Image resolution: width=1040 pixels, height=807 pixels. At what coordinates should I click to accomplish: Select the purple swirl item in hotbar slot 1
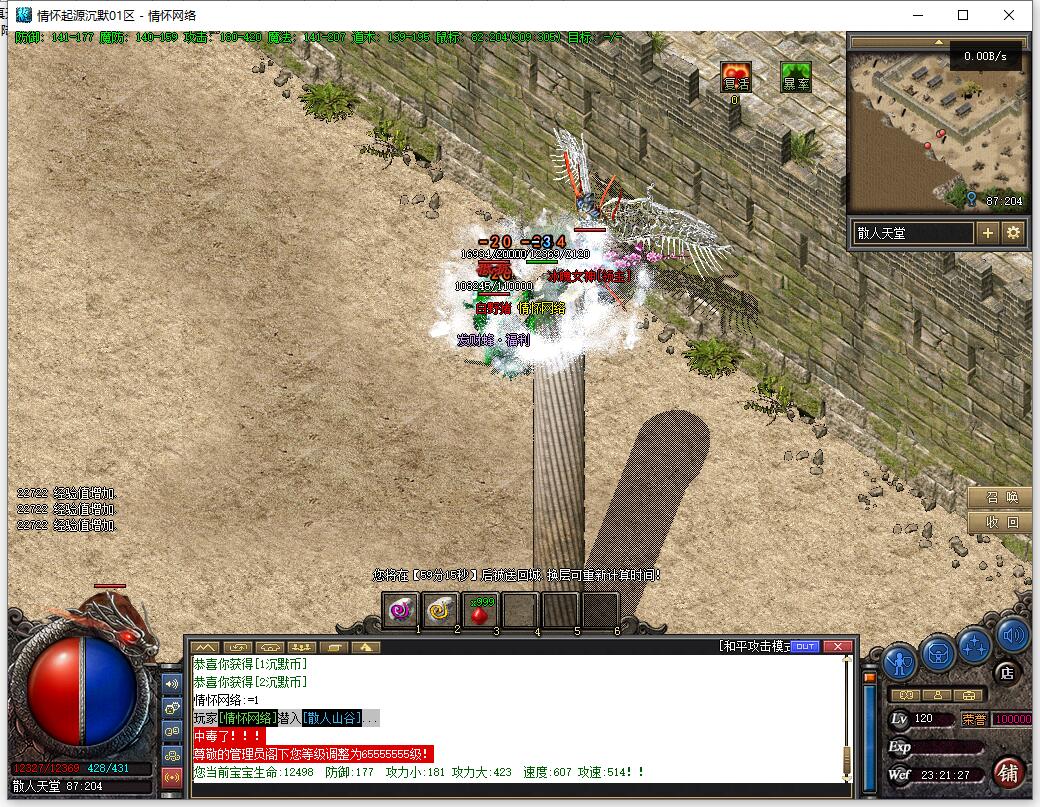click(402, 609)
